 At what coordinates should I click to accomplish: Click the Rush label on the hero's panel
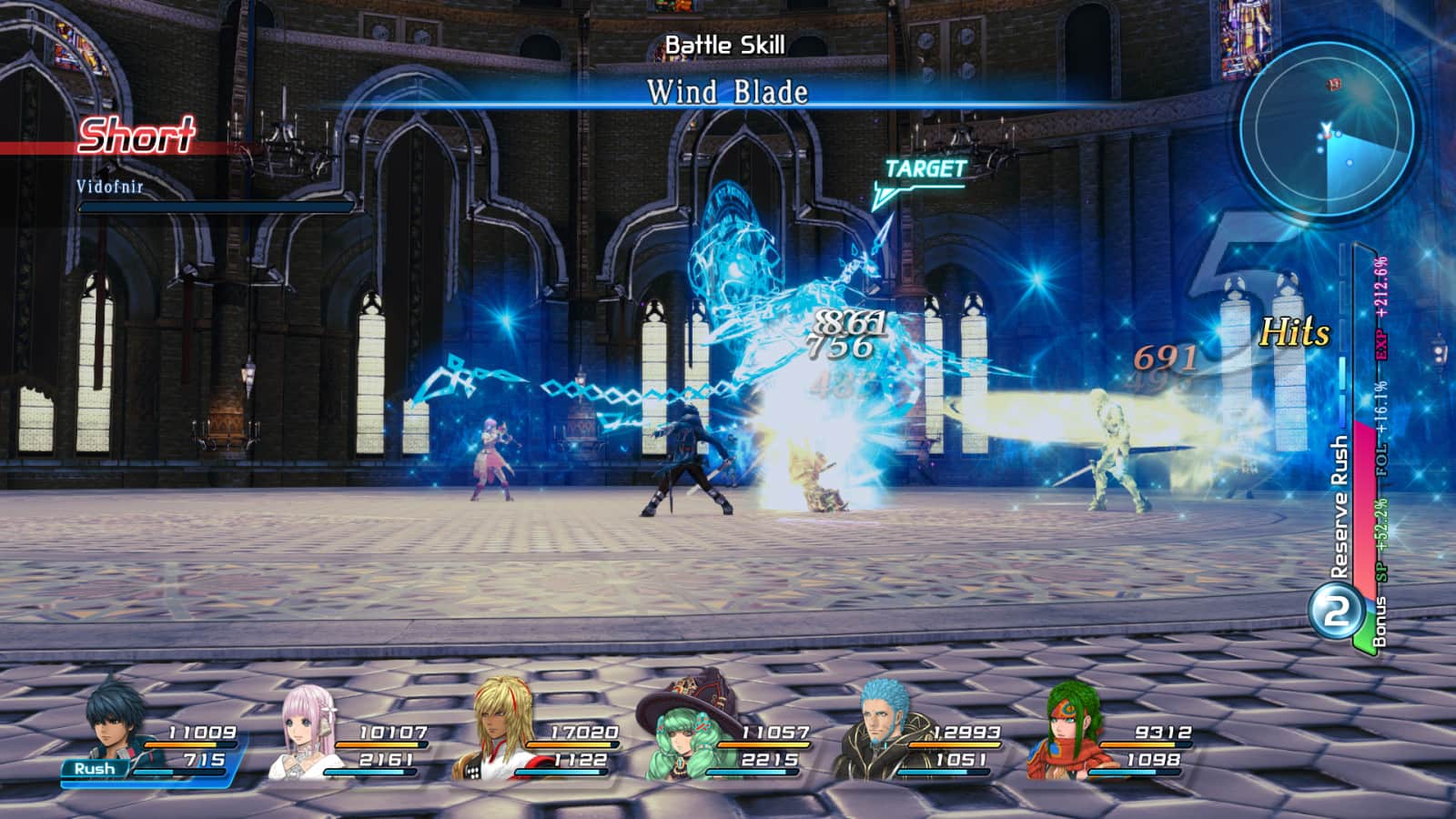[95, 769]
